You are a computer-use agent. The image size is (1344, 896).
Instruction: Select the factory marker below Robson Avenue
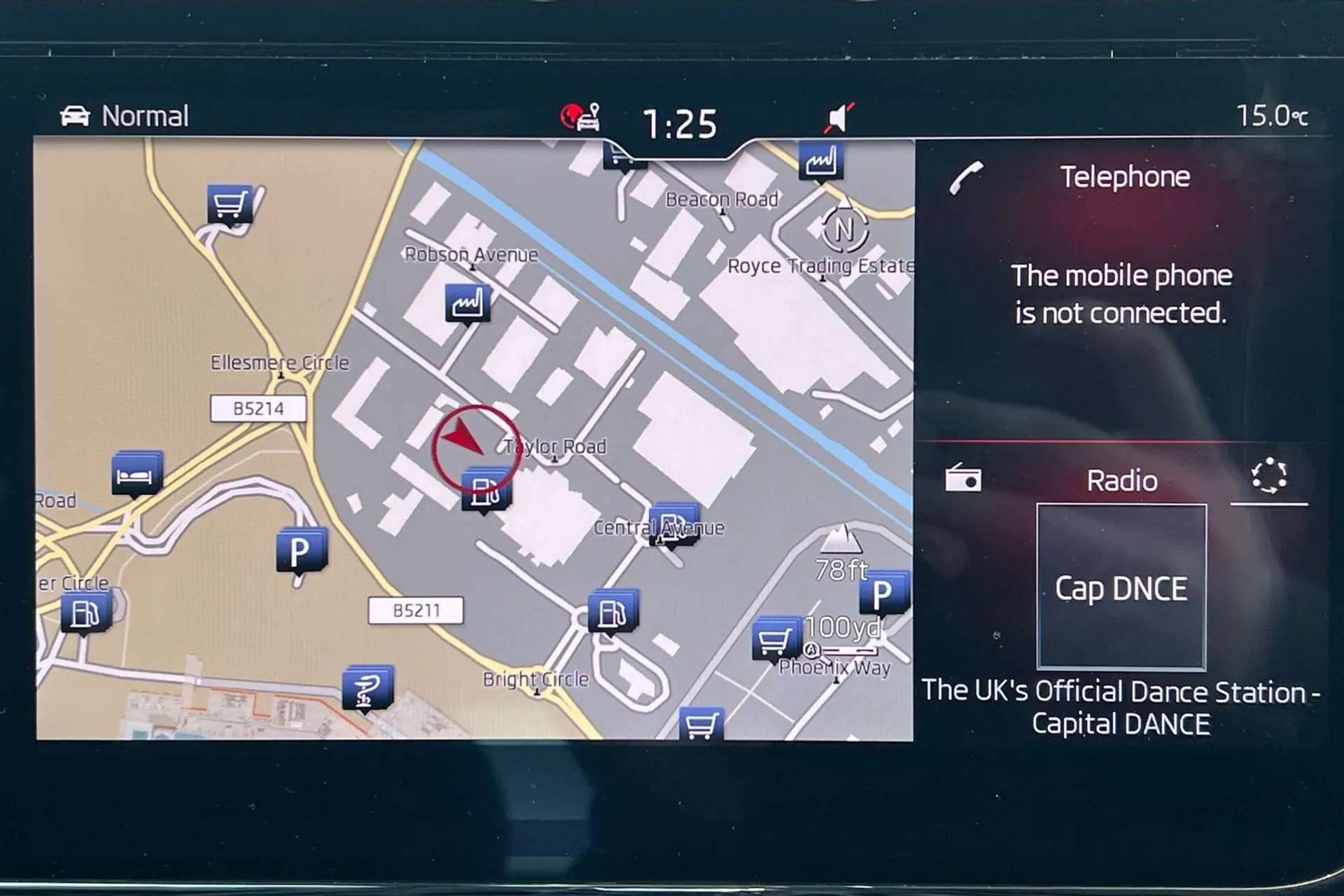(467, 303)
